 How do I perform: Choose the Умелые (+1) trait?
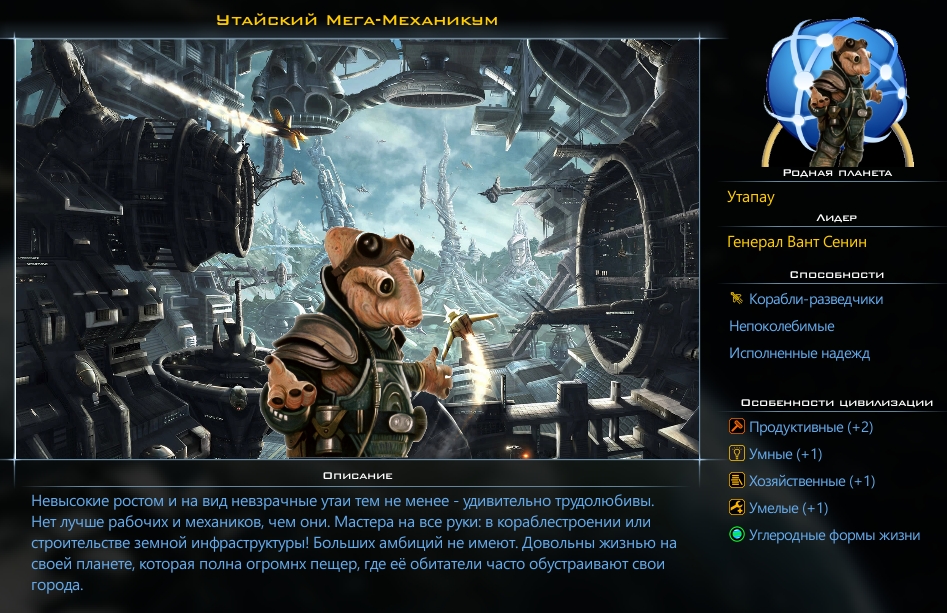(x=788, y=508)
